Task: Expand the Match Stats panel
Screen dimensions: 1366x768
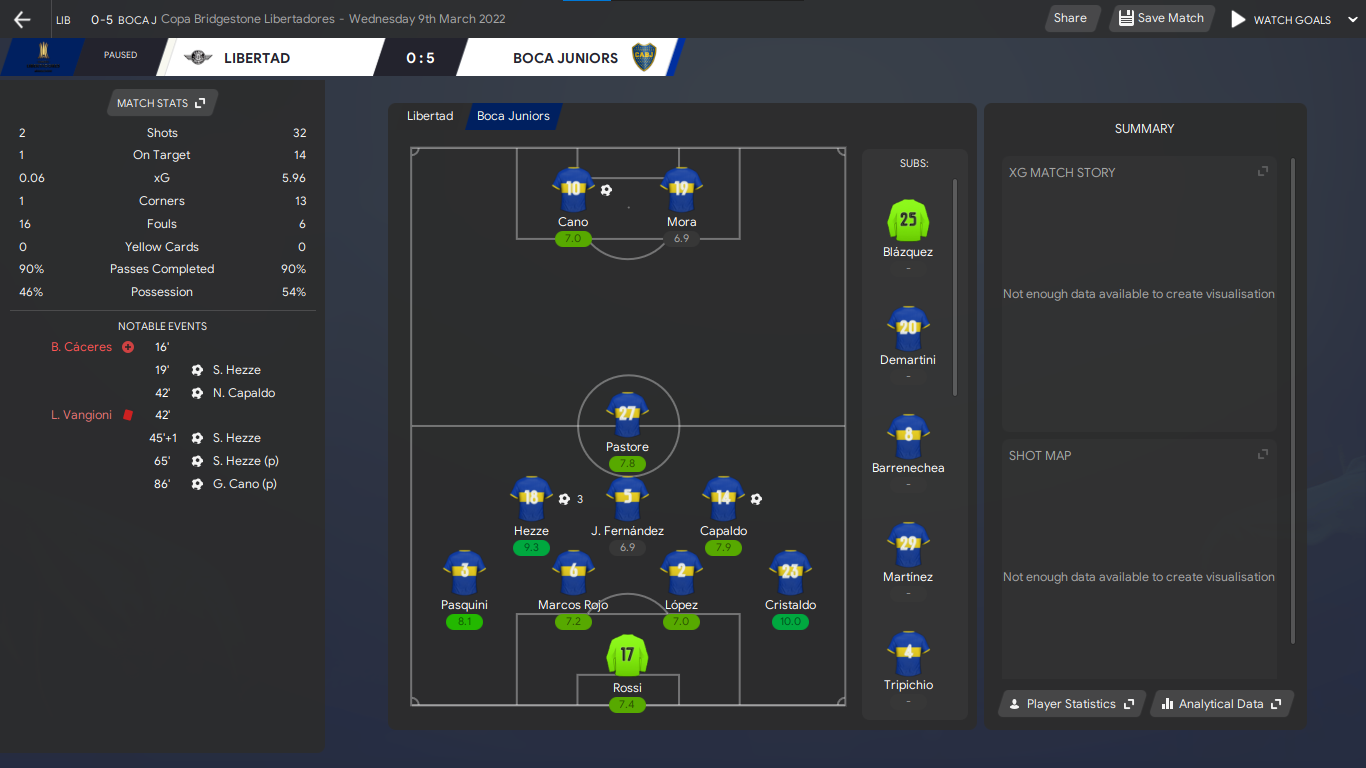Action: click(x=161, y=103)
